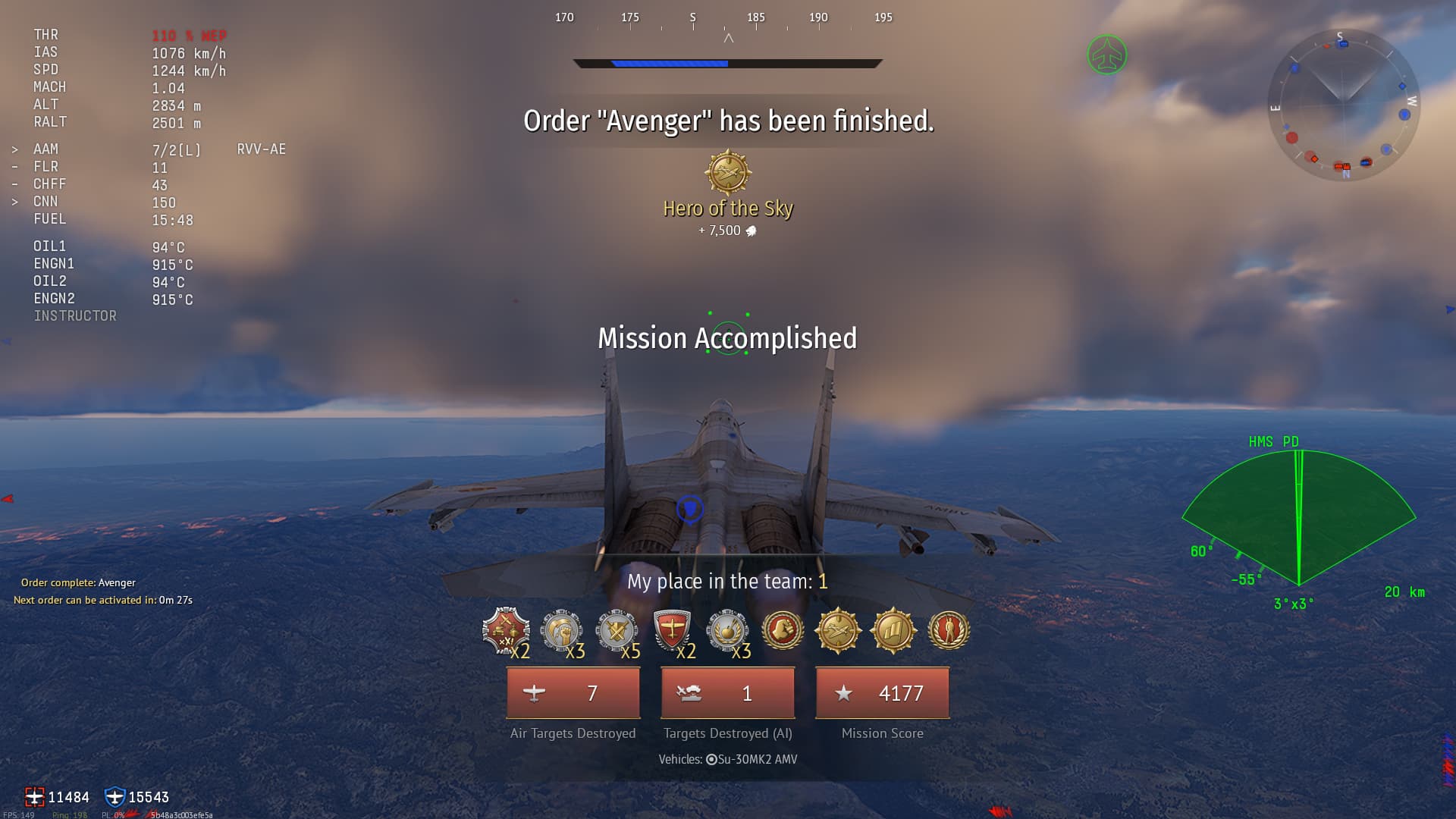This screenshot has height=819, width=1456.
Task: Inspect the silver x5 crossed-weapons award
Action: [616, 630]
